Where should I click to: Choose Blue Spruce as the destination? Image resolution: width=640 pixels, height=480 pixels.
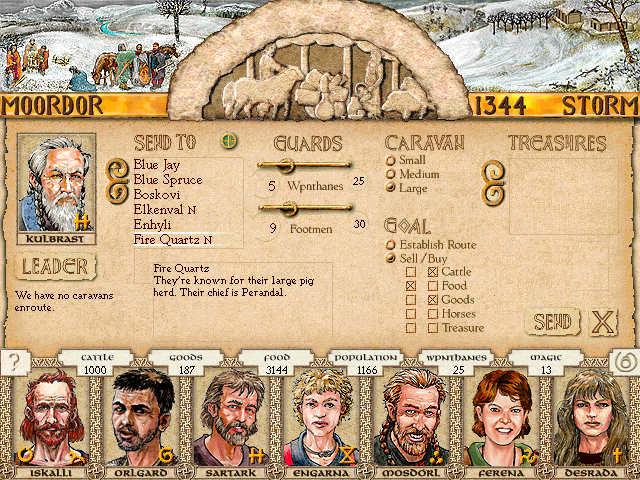tap(167, 180)
